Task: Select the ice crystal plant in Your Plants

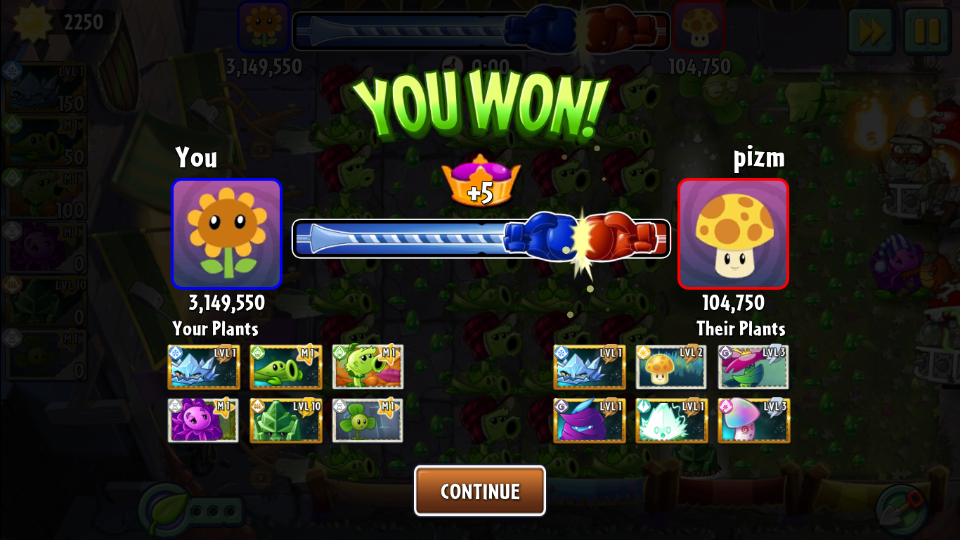Action: pos(204,367)
